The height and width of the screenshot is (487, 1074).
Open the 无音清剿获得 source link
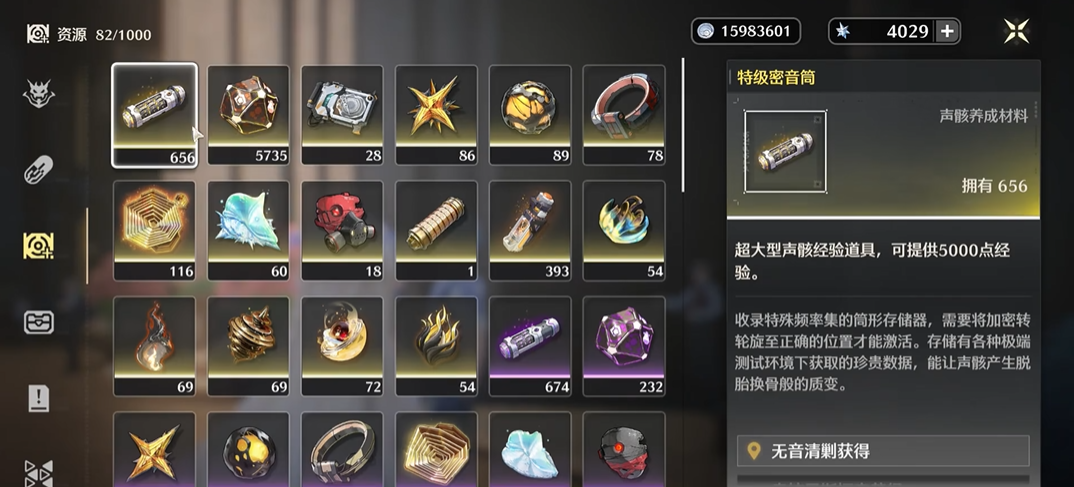point(883,452)
